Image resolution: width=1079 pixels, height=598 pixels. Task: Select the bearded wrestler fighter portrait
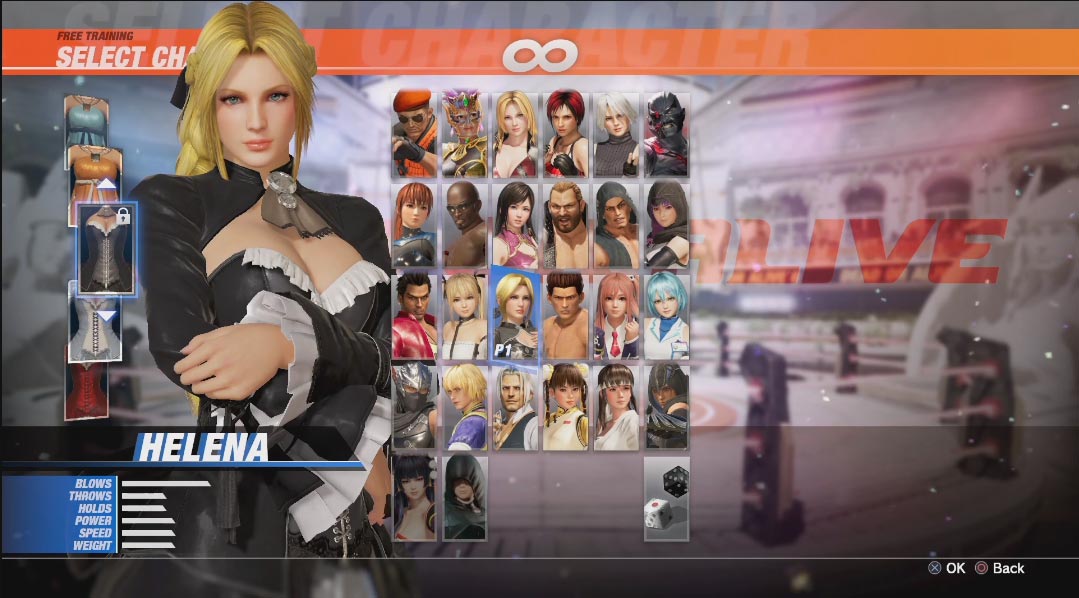click(566, 225)
